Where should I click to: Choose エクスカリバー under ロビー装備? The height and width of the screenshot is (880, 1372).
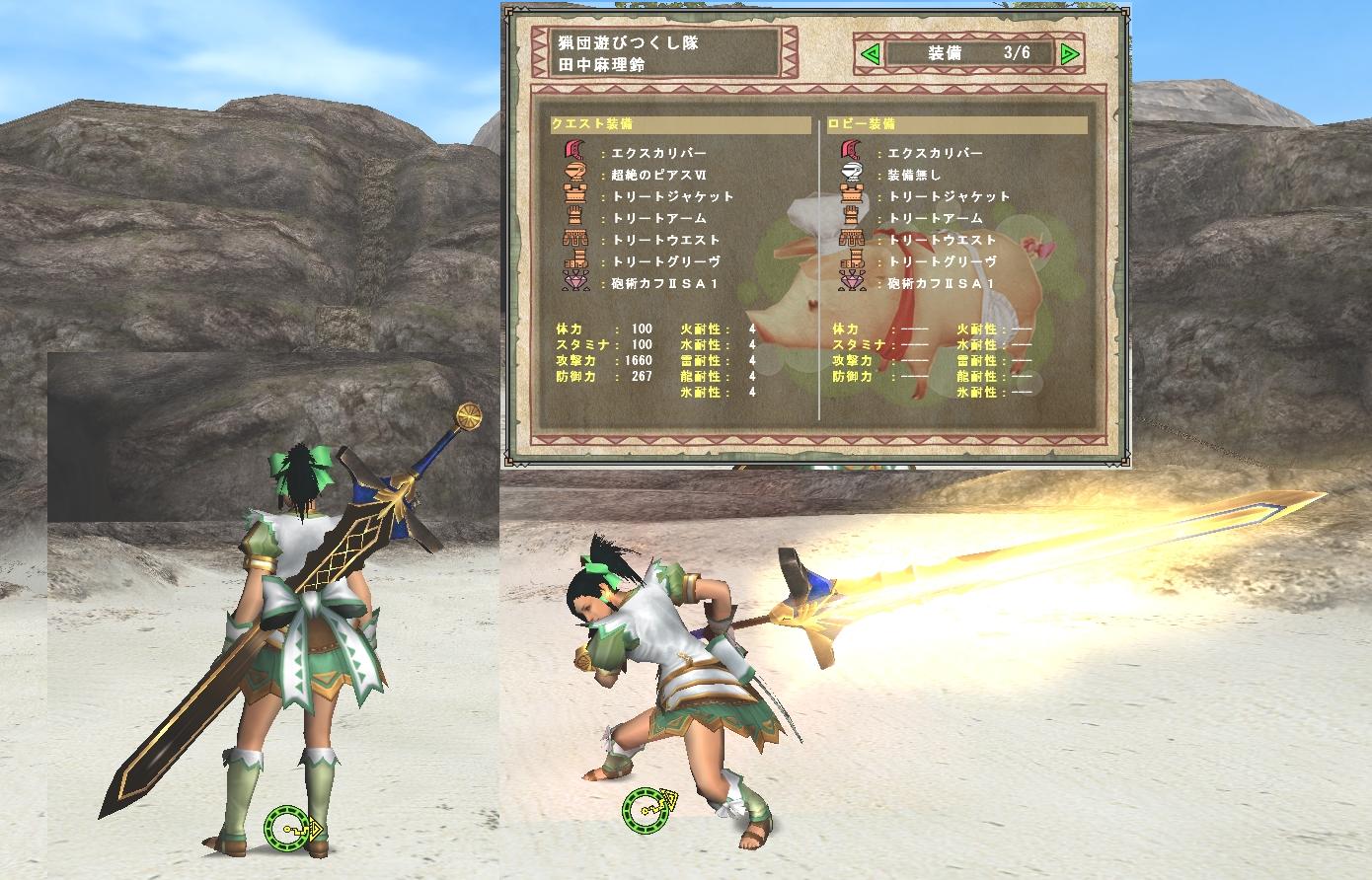pyautogui.click(x=935, y=153)
